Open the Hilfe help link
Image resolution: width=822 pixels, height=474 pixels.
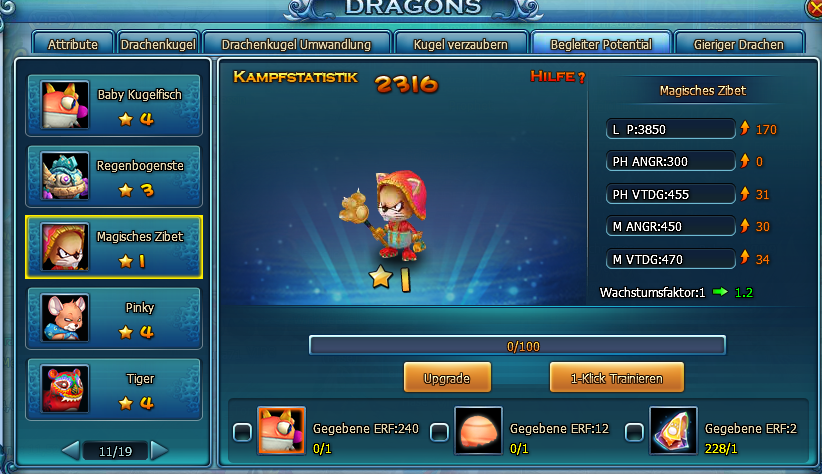click(558, 77)
